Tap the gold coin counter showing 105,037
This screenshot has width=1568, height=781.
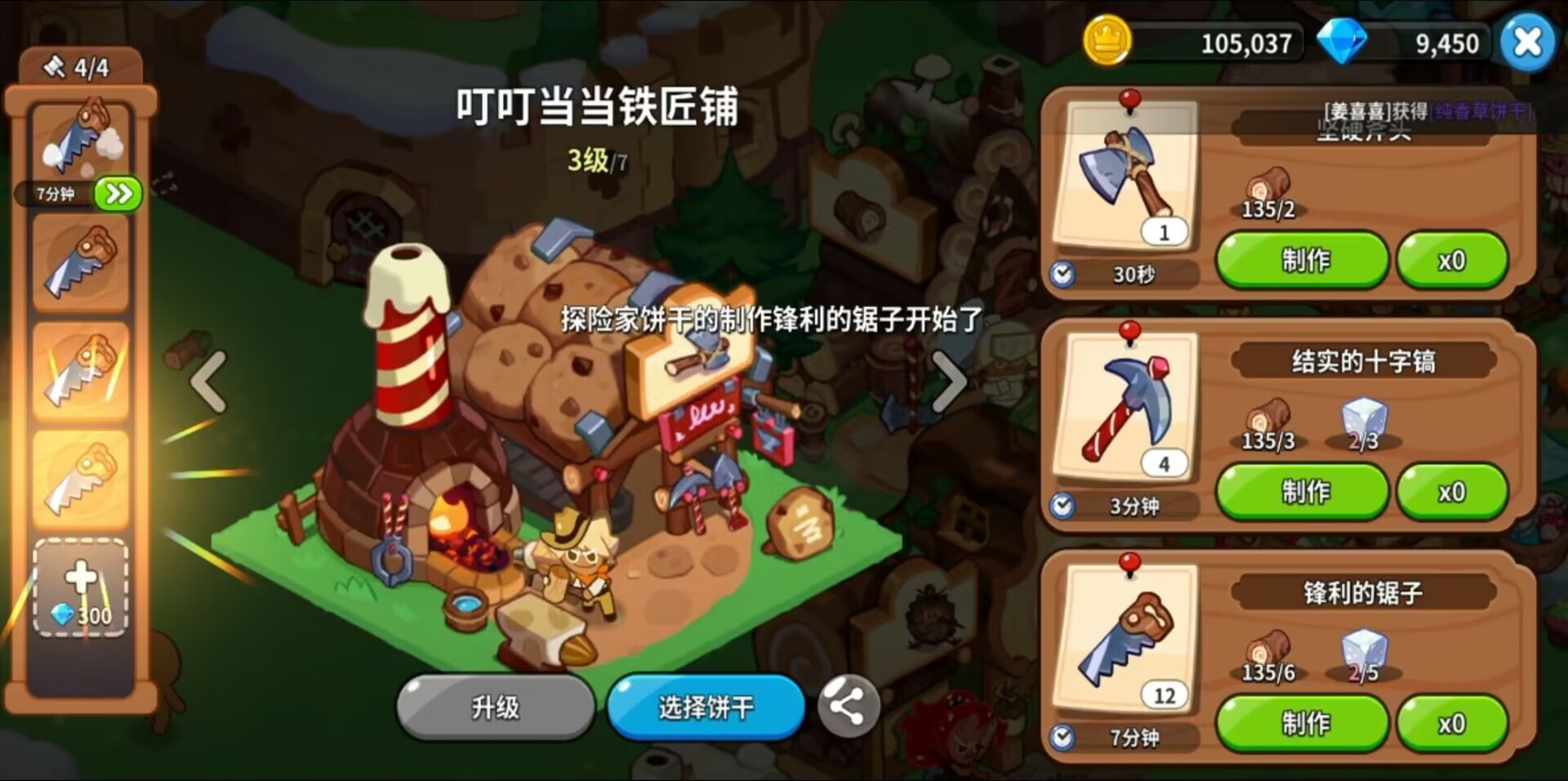[x=1209, y=42]
